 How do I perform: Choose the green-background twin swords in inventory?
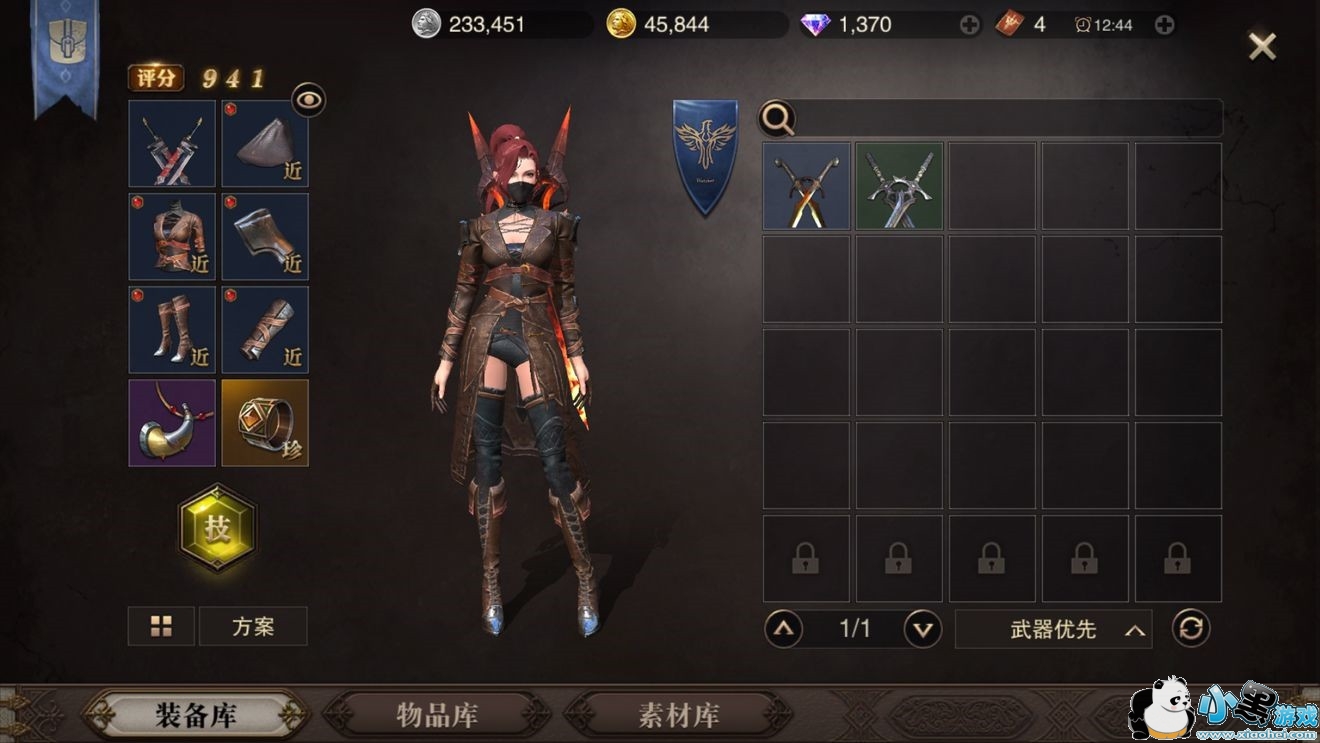pos(899,186)
